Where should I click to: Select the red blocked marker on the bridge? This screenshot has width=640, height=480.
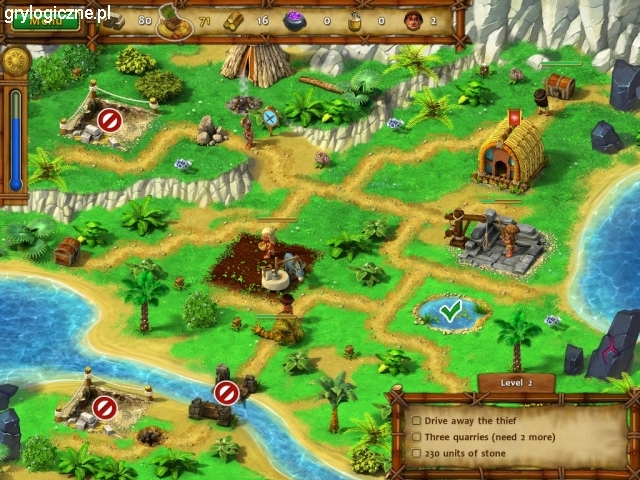(227, 393)
